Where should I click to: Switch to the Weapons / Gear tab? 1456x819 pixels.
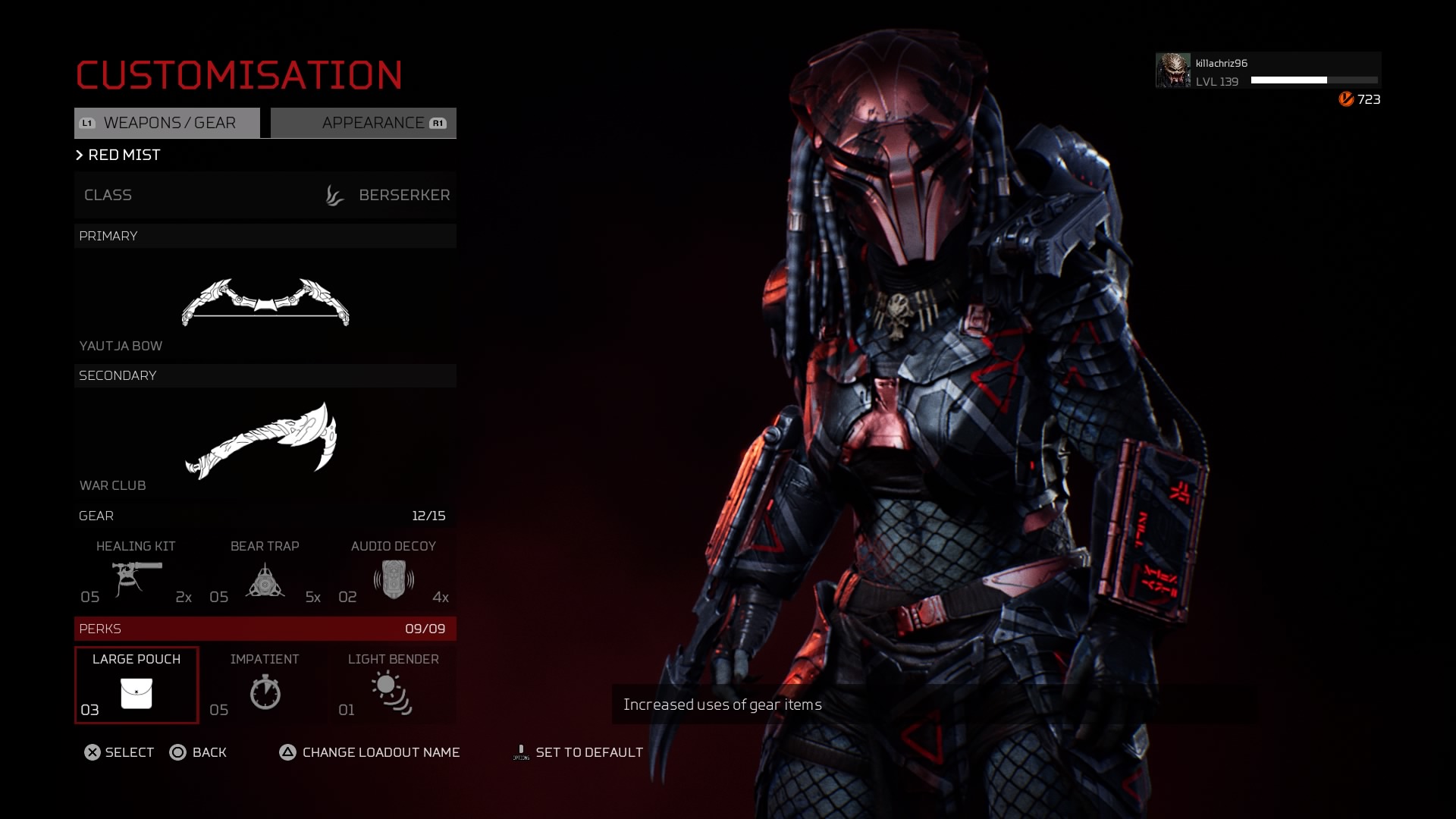[167, 123]
